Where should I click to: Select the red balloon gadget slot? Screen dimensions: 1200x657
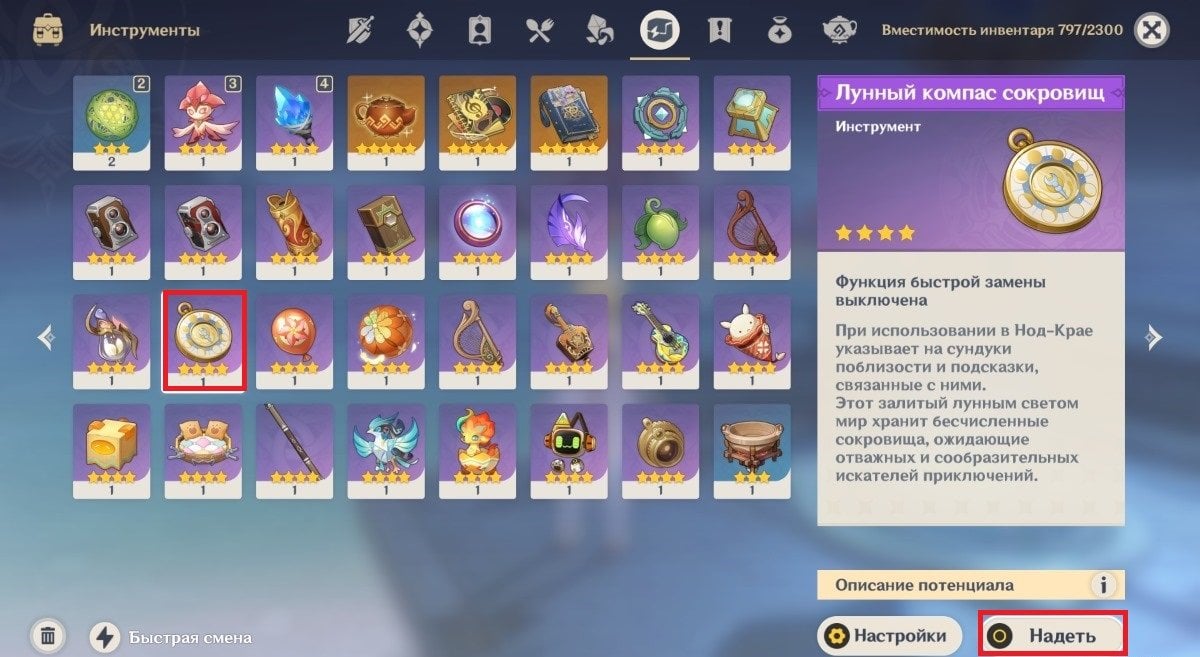pyautogui.click(x=295, y=340)
